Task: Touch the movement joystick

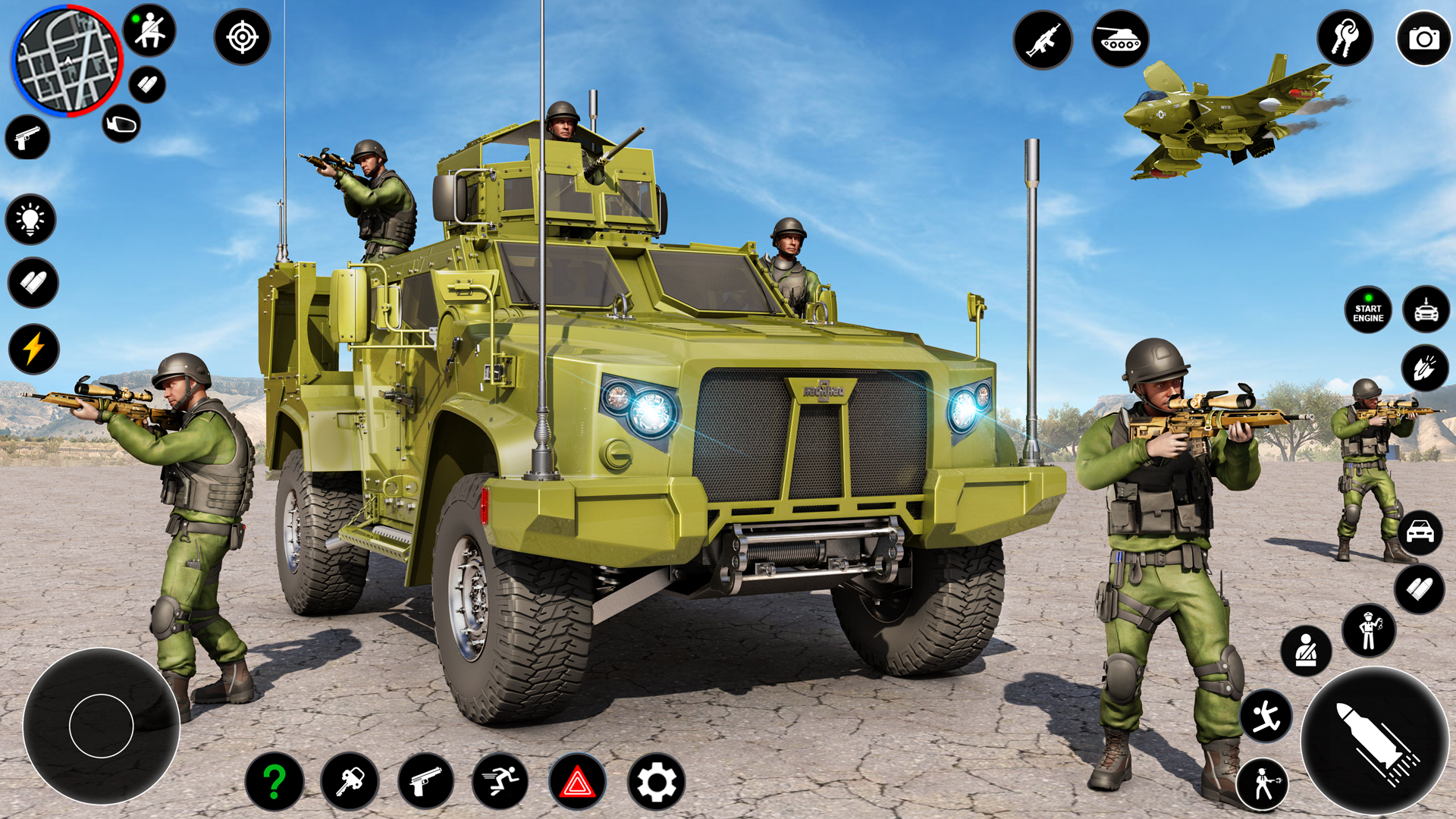Action: tap(102, 724)
